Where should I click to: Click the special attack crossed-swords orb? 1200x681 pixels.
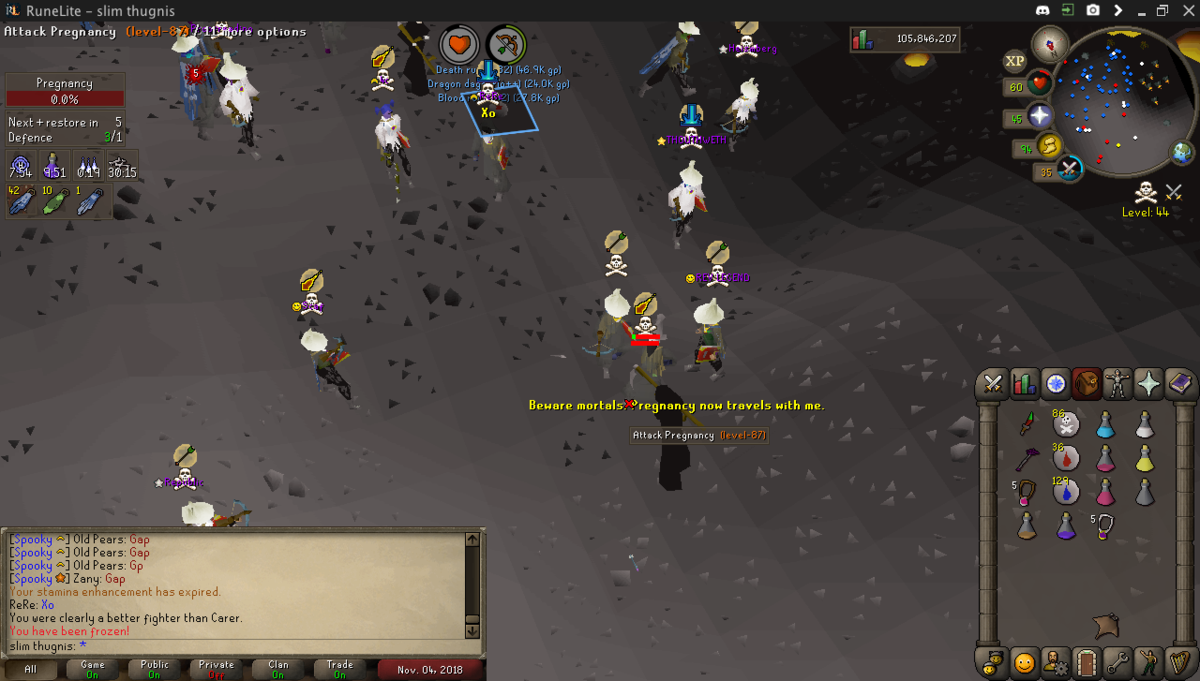[1069, 168]
